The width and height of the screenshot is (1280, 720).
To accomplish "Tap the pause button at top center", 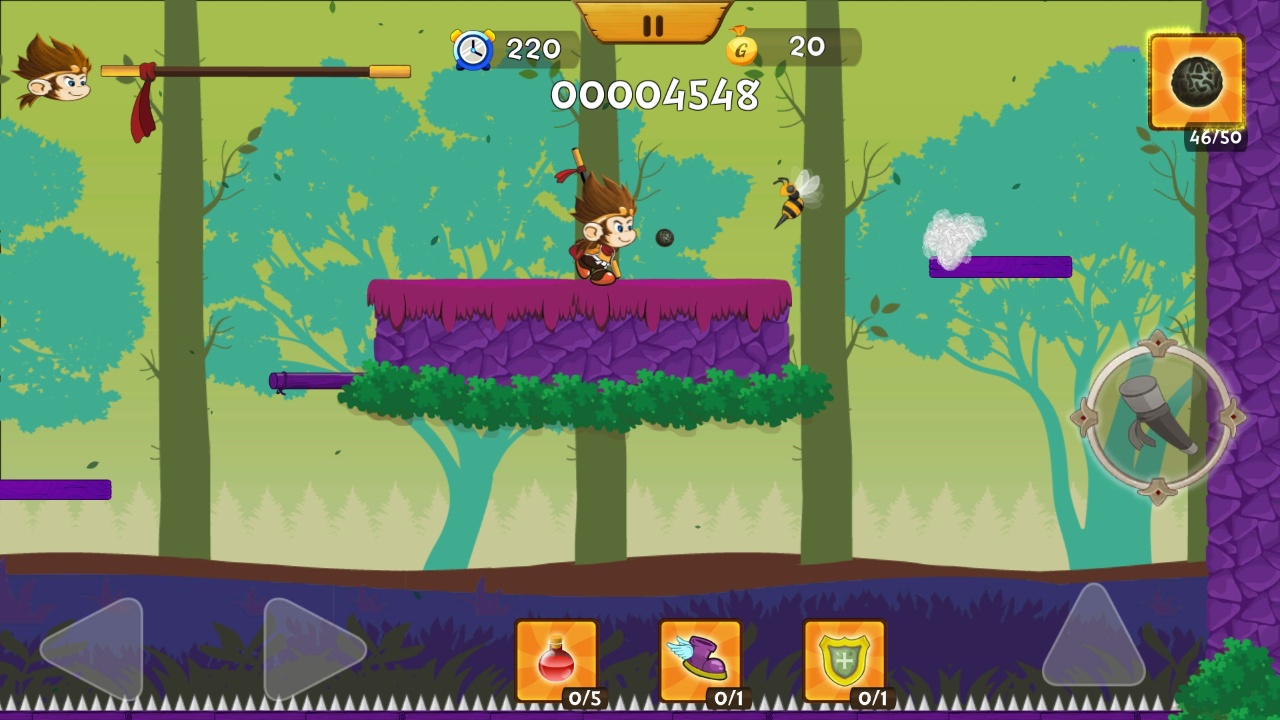I will click(x=653, y=23).
